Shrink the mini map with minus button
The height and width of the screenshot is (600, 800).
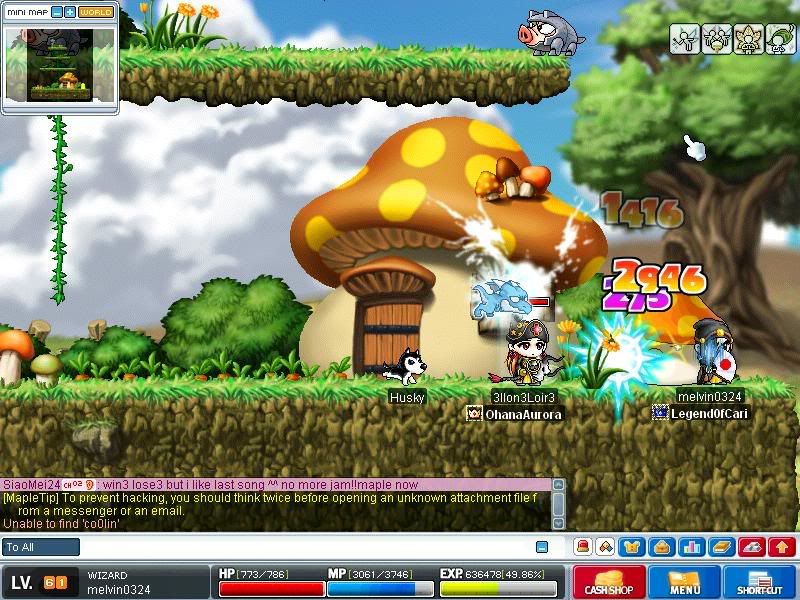[x=57, y=12]
